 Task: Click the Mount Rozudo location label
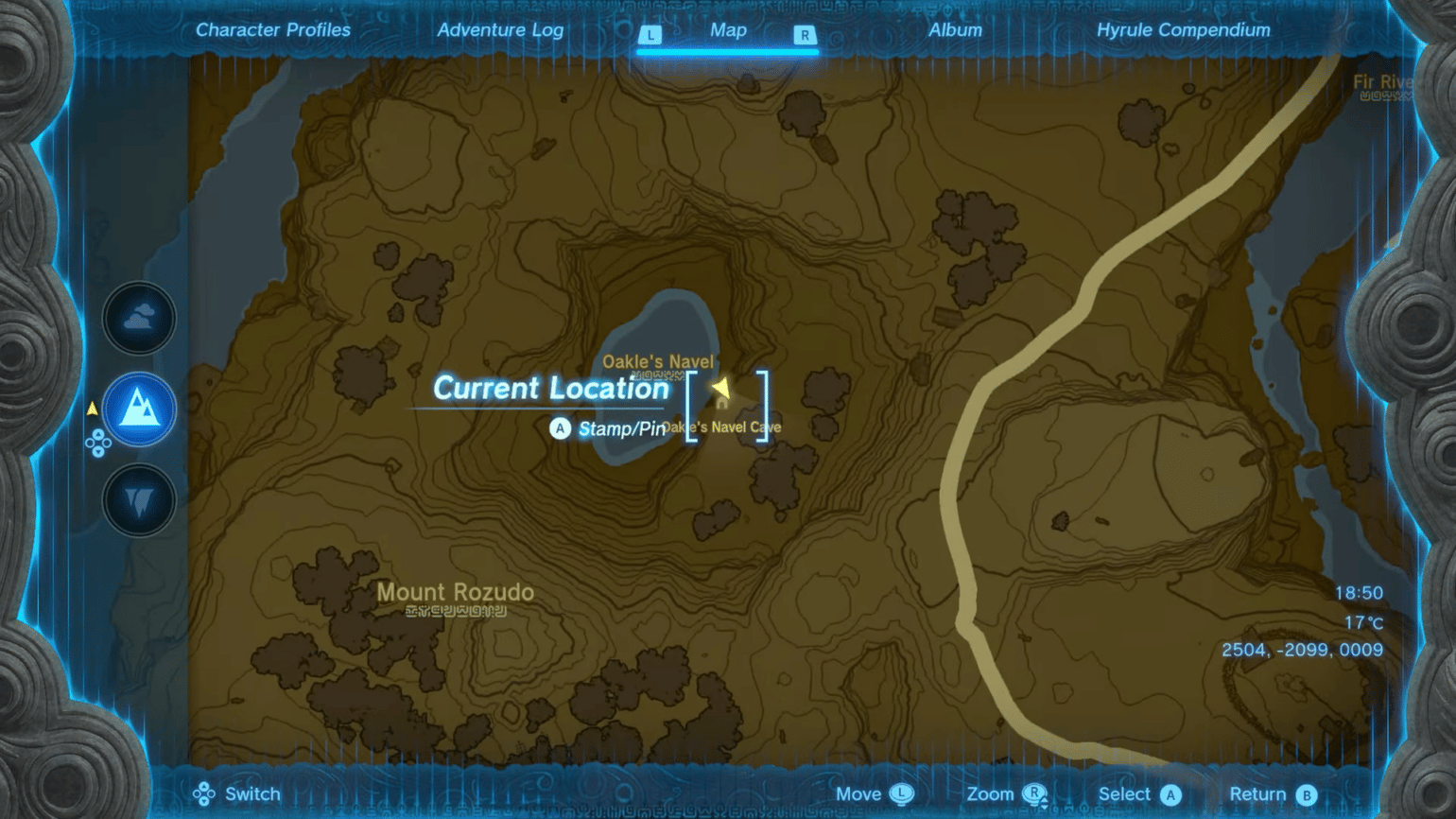455,591
